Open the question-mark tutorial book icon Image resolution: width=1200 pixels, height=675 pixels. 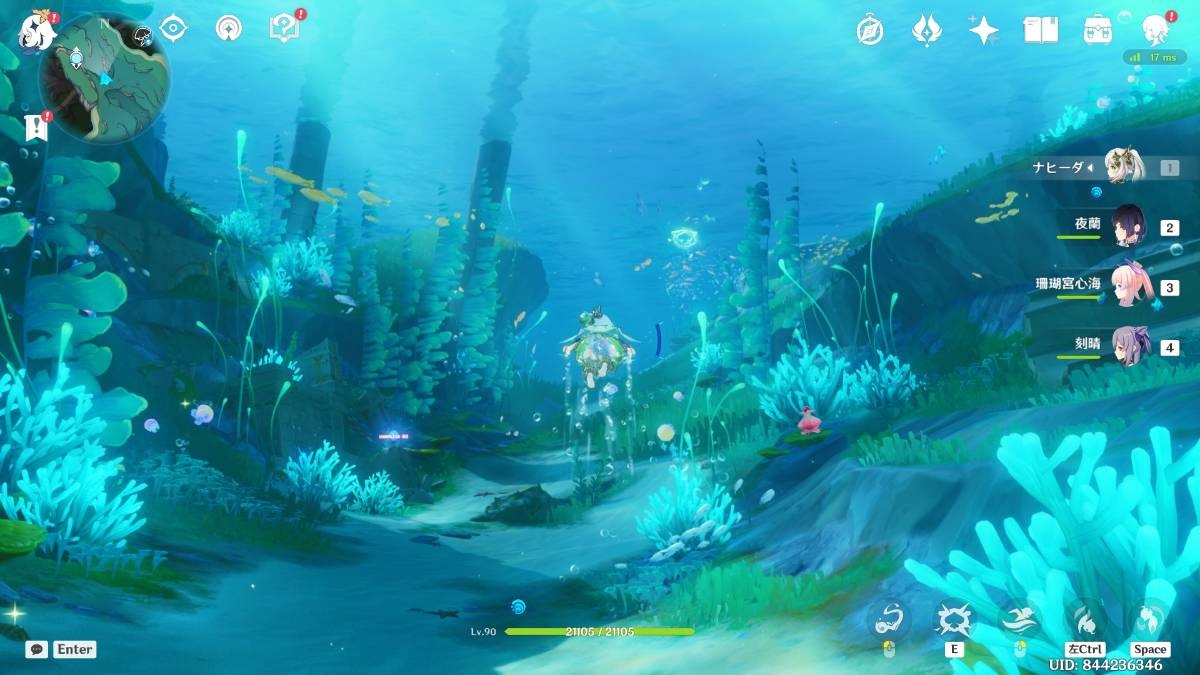[x=284, y=28]
